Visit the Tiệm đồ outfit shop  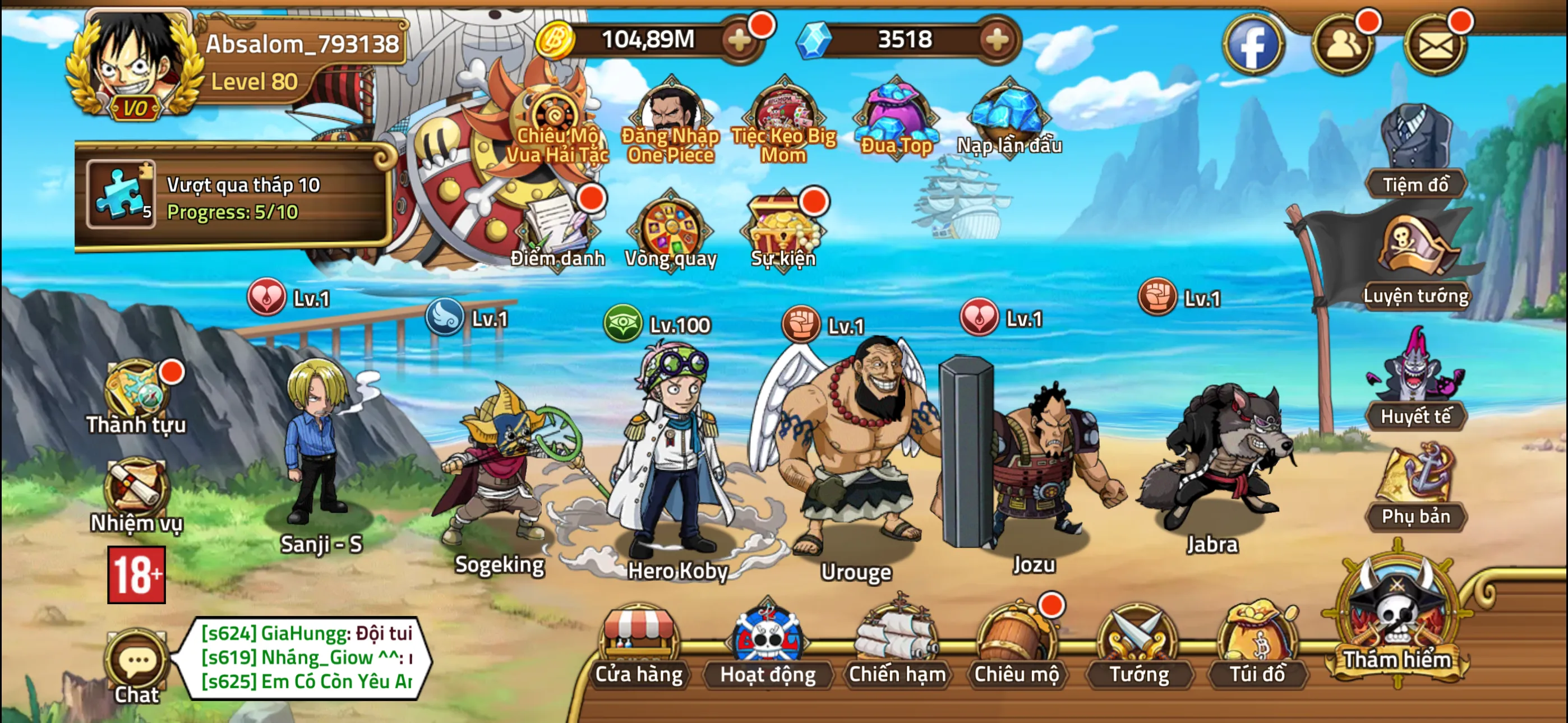pos(1415,152)
